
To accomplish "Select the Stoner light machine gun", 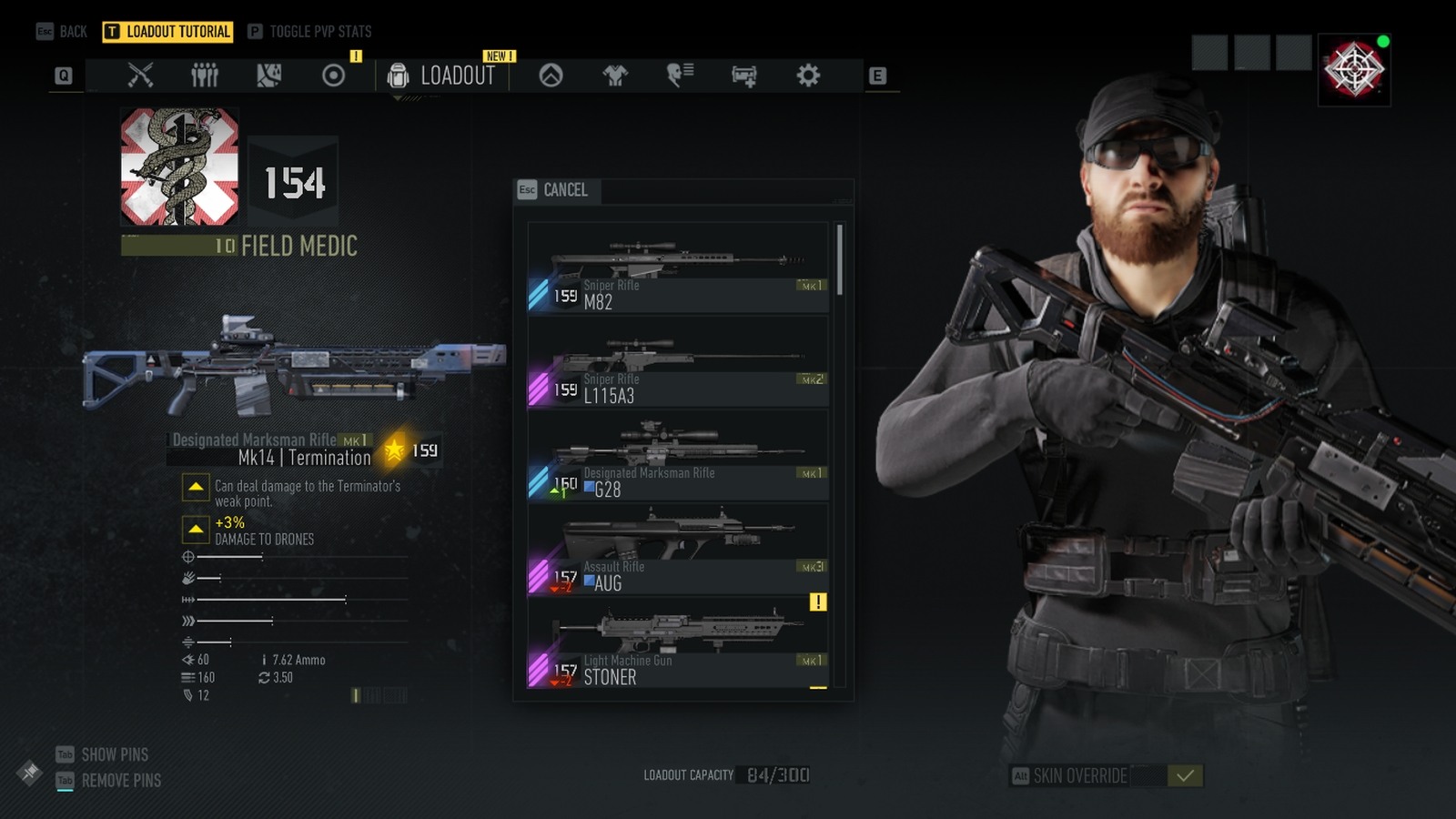I will [678, 645].
